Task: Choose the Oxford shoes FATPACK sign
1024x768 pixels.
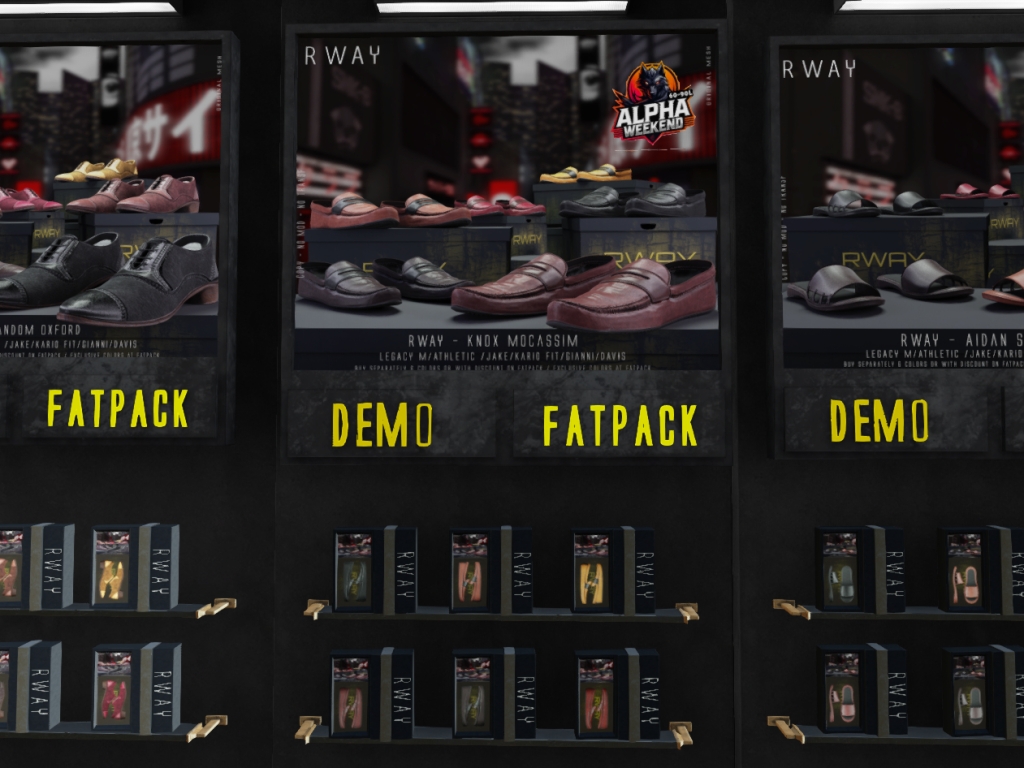Action: (118, 409)
